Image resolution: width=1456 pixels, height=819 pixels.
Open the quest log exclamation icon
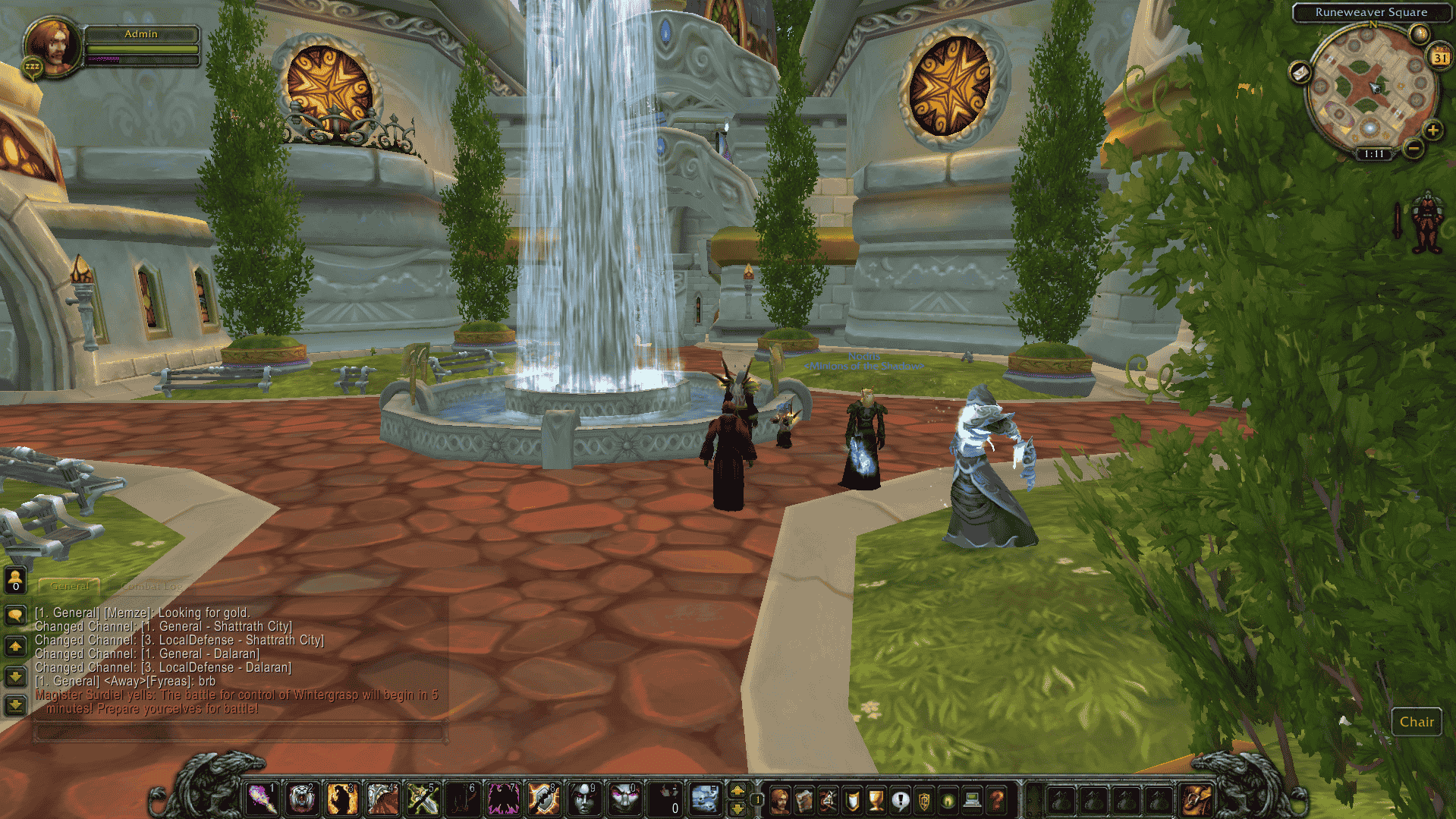(x=901, y=801)
